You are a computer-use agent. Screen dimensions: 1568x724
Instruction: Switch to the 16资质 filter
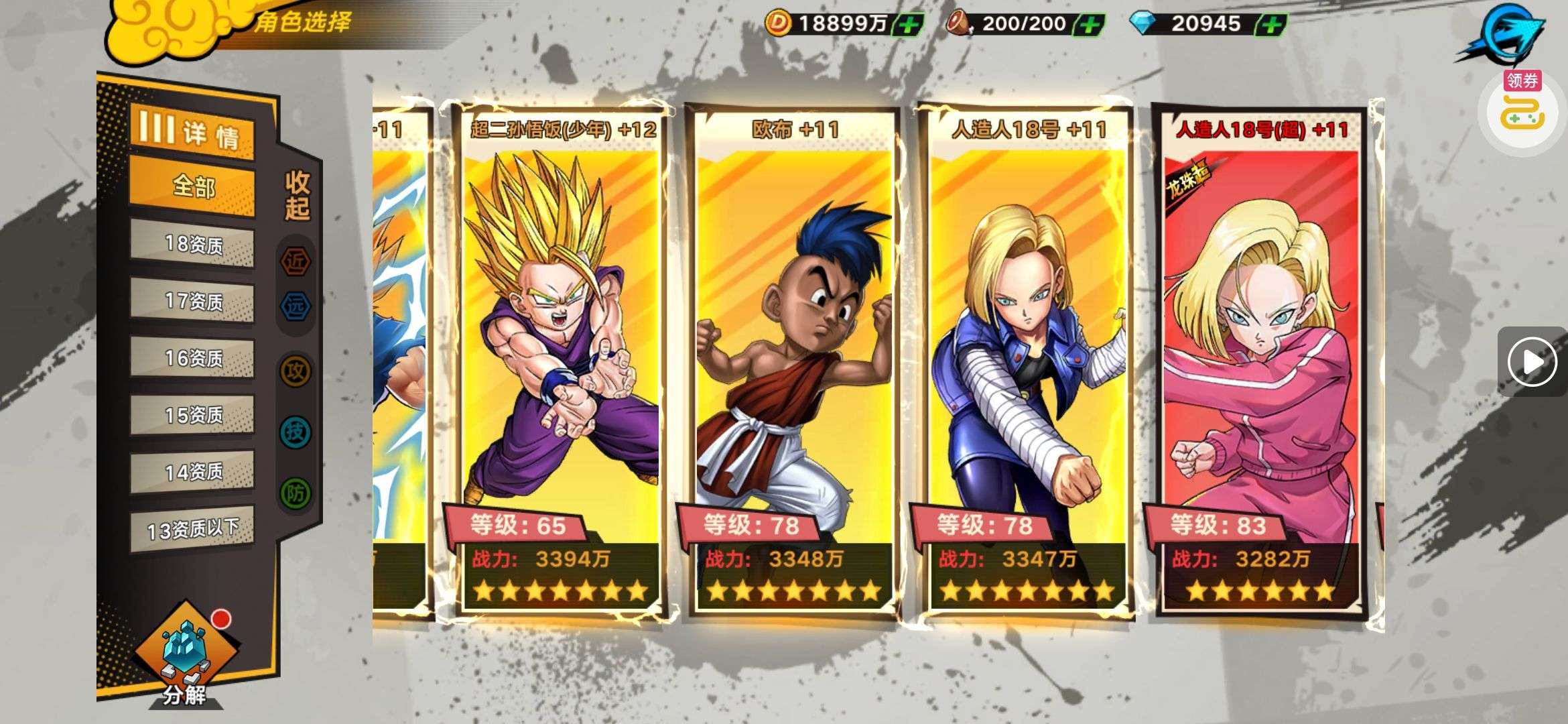[192, 359]
